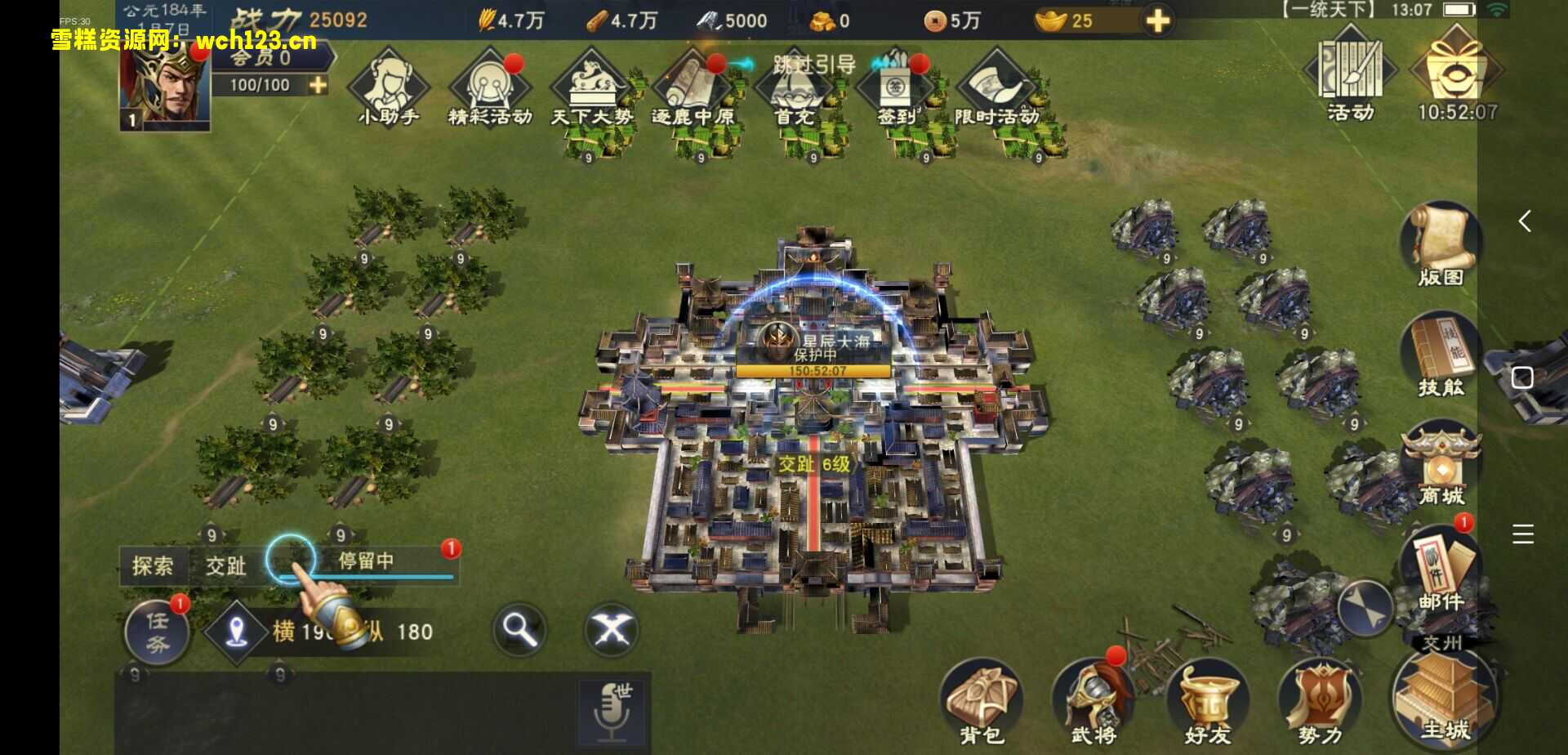Click the magnifying glass search button

[x=519, y=629]
